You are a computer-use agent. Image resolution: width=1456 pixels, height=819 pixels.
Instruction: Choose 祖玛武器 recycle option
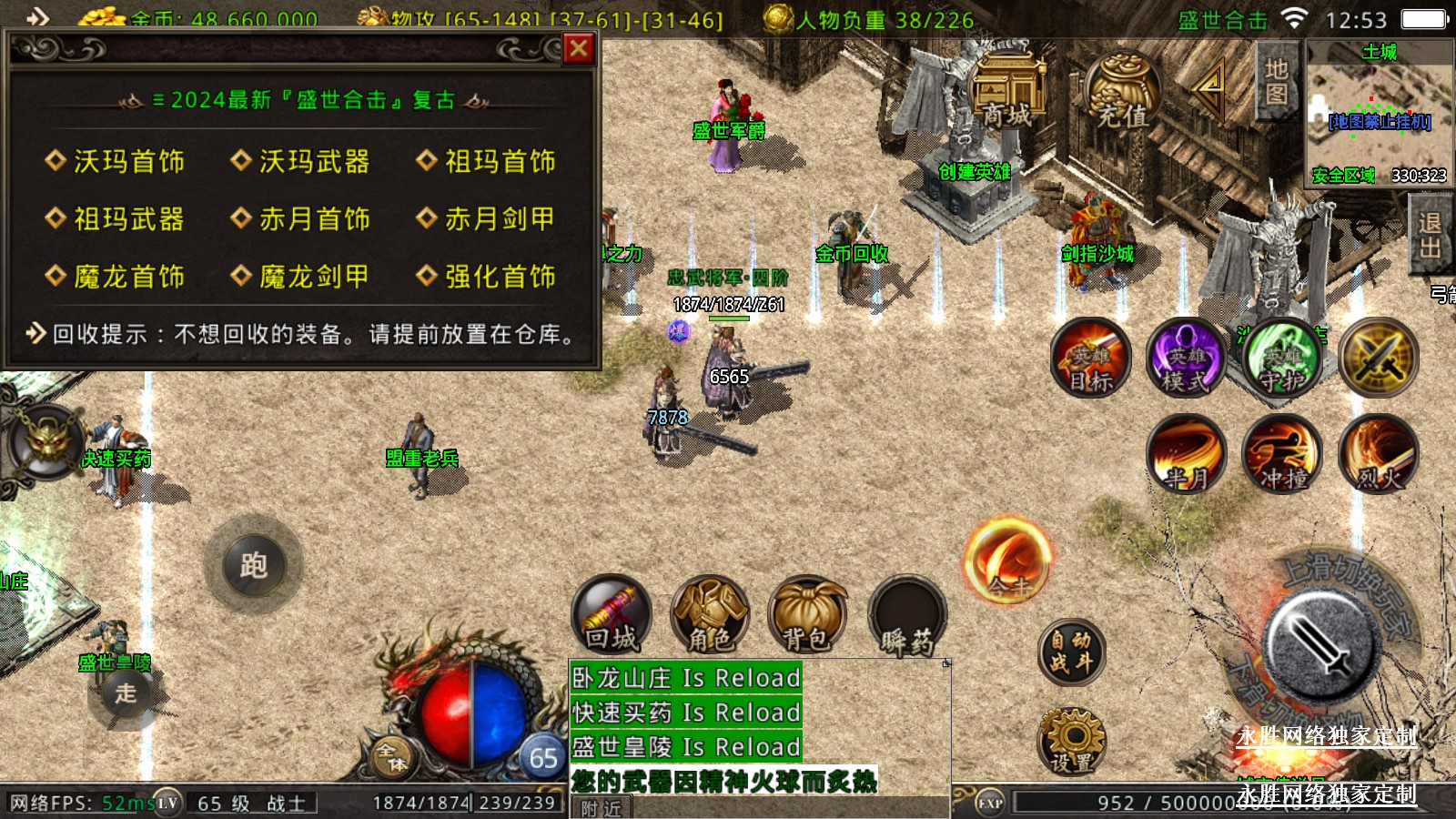[x=116, y=219]
